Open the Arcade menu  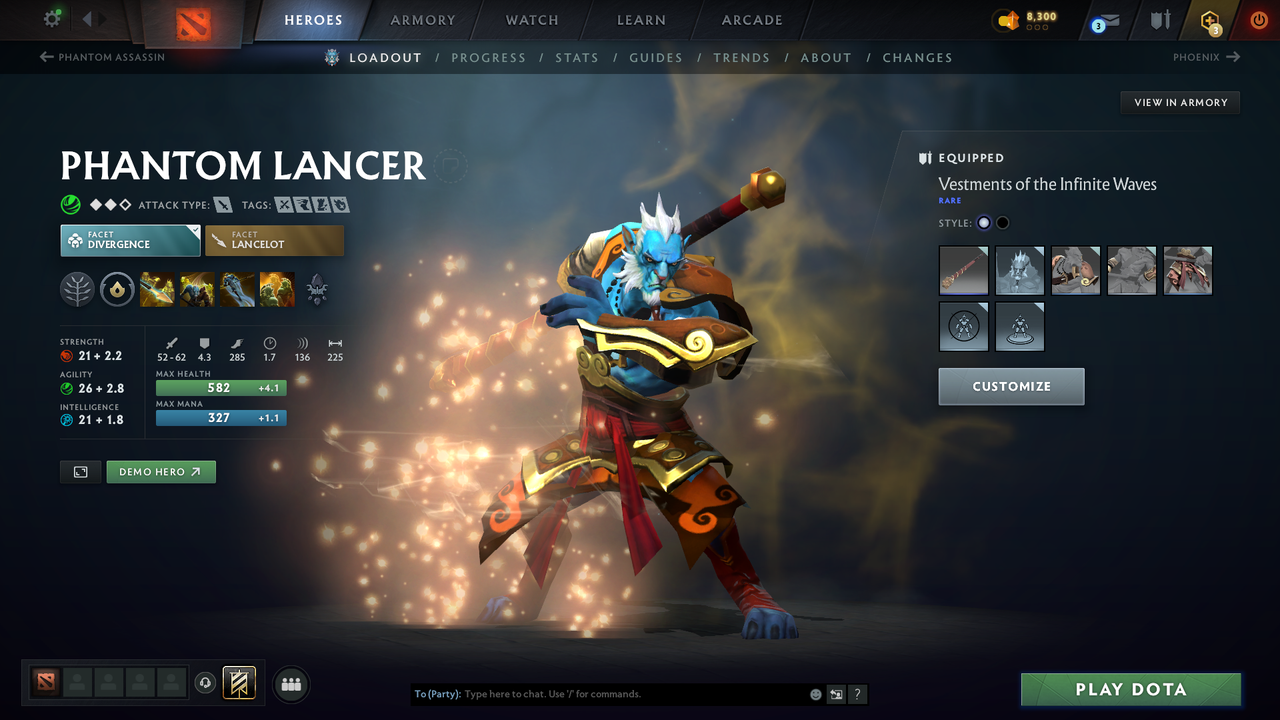click(x=751, y=20)
